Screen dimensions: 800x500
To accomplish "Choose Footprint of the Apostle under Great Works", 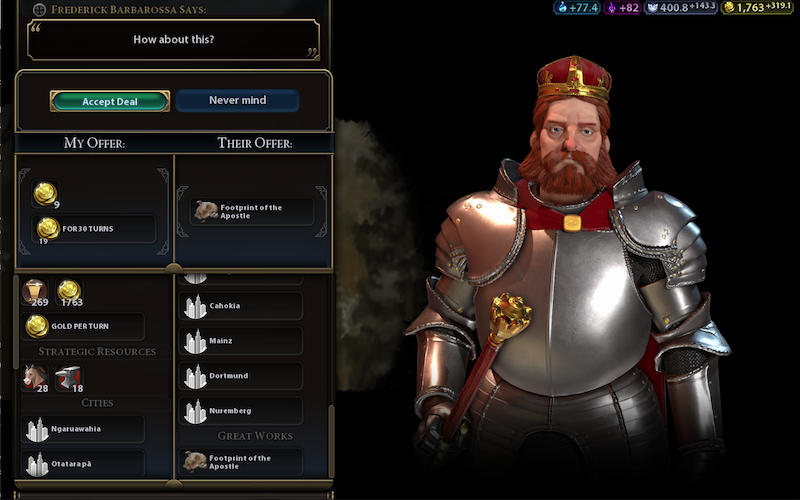I will (241, 462).
